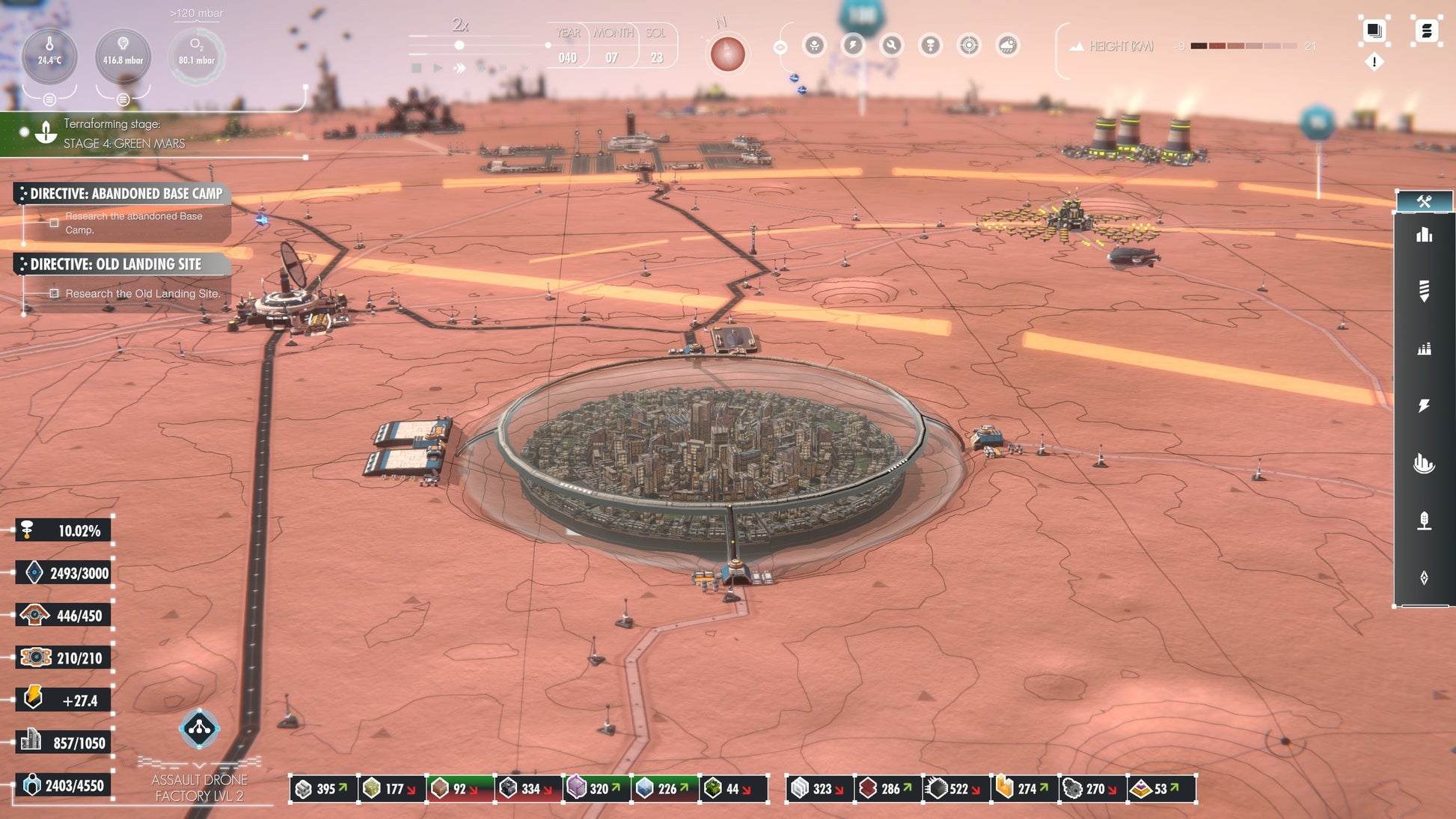Open the stacked layers panel button

tap(1374, 31)
